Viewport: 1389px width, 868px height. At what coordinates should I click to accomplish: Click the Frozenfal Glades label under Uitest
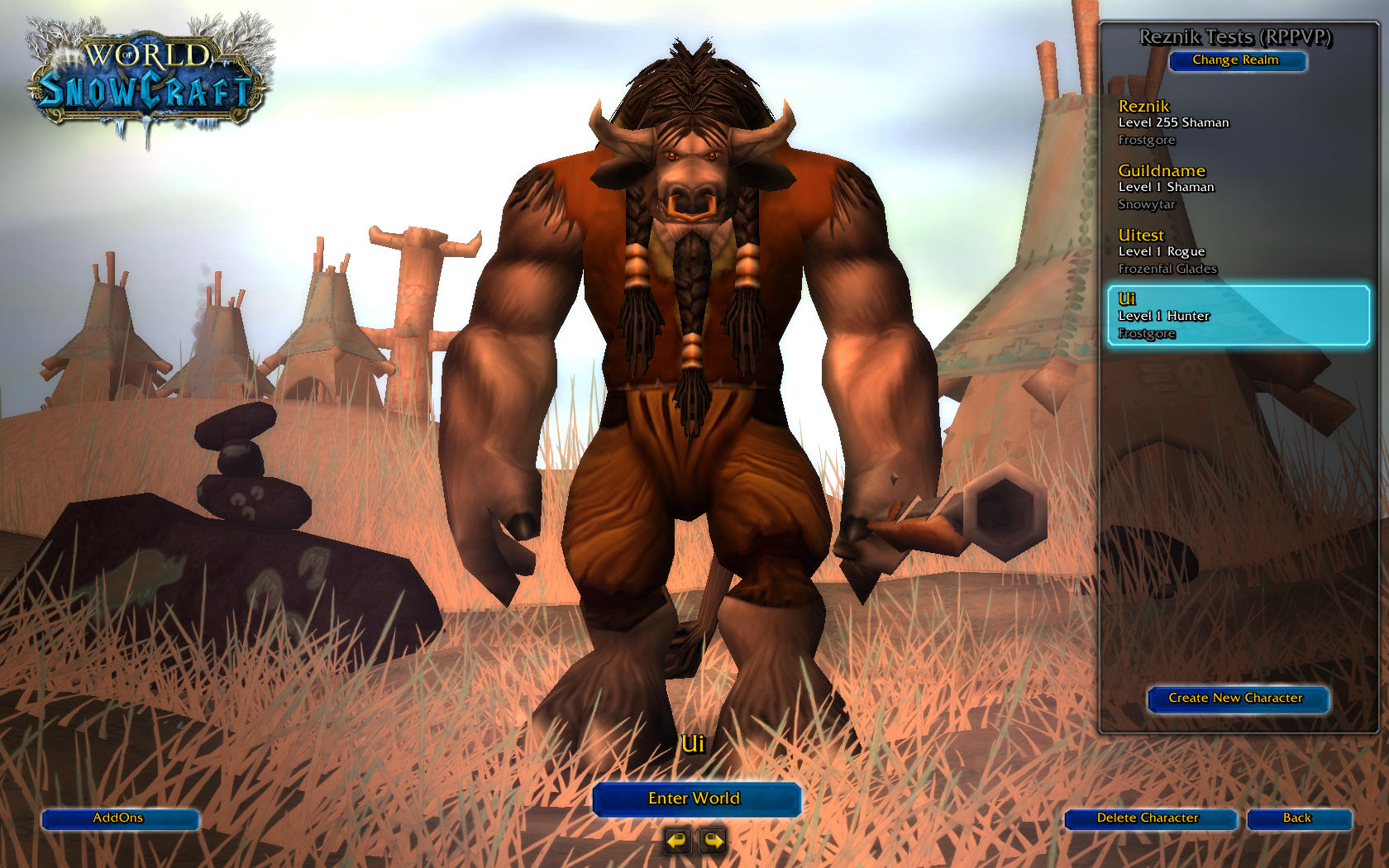tap(1167, 269)
